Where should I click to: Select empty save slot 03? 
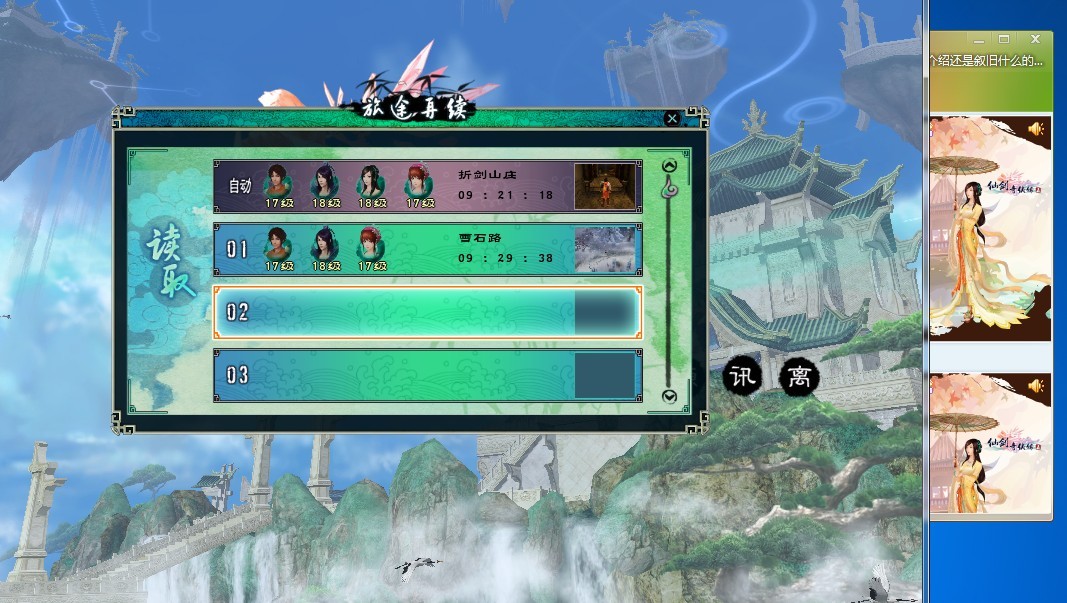coord(400,376)
